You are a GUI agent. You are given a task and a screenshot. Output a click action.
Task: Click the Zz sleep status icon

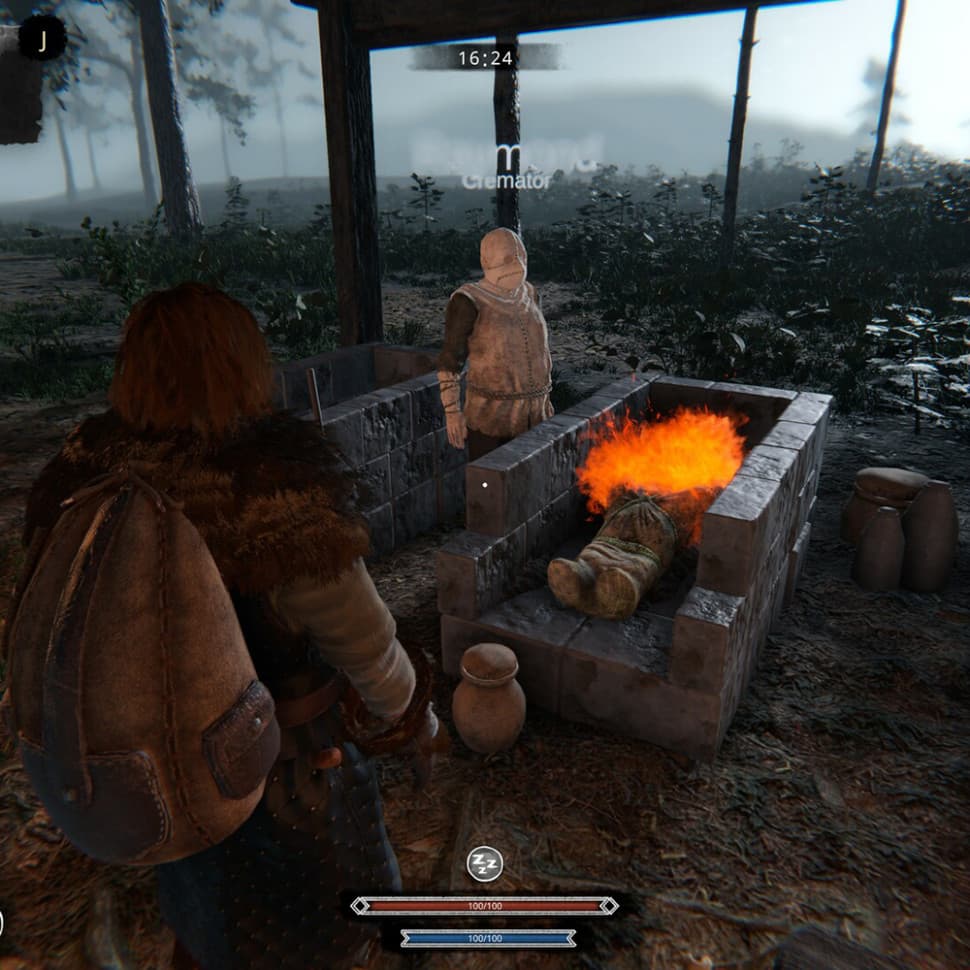(485, 863)
